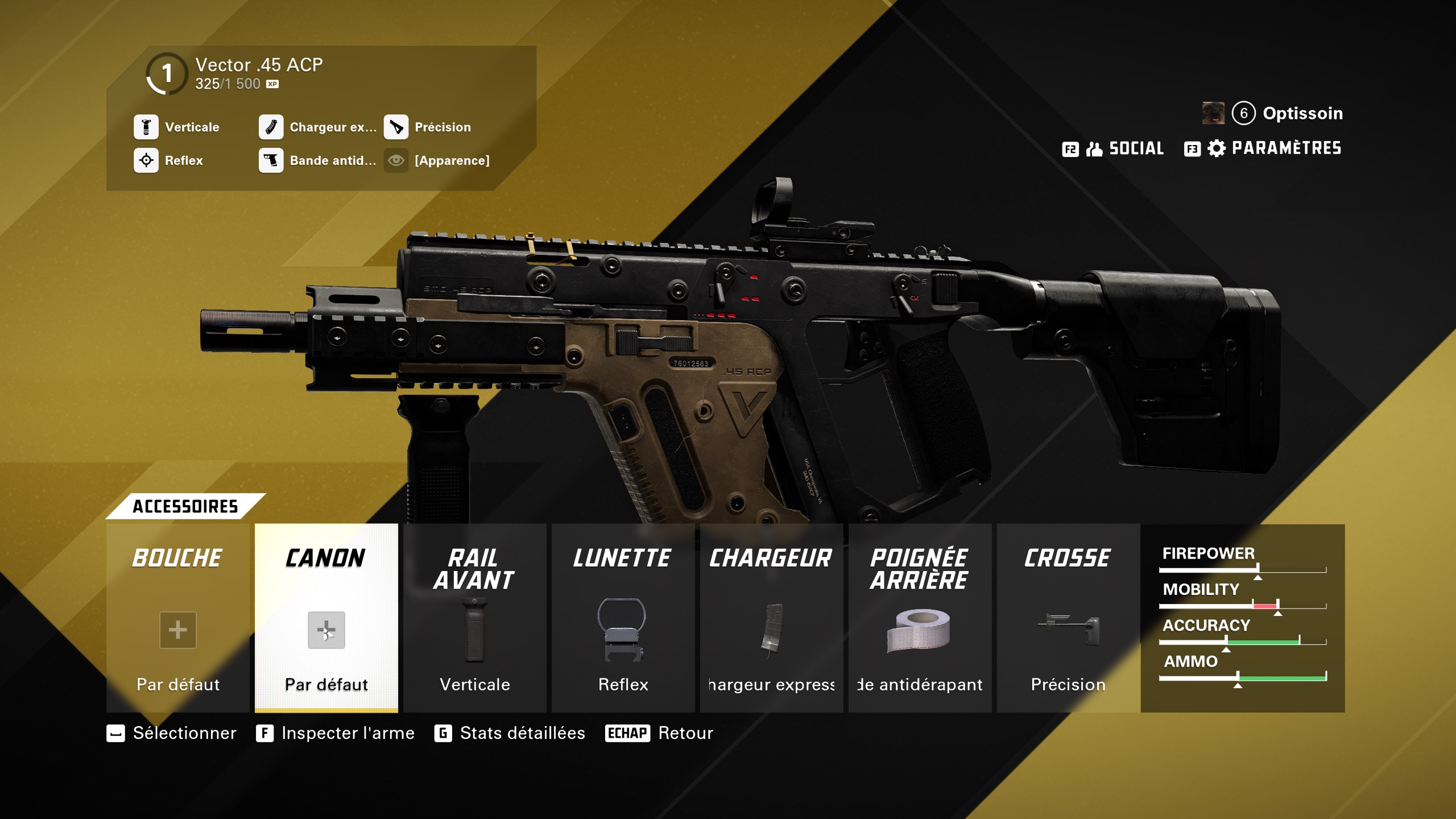1456x819 pixels.
Task: Select the Bande antidérapant grip tape icon
Action: coord(271,160)
